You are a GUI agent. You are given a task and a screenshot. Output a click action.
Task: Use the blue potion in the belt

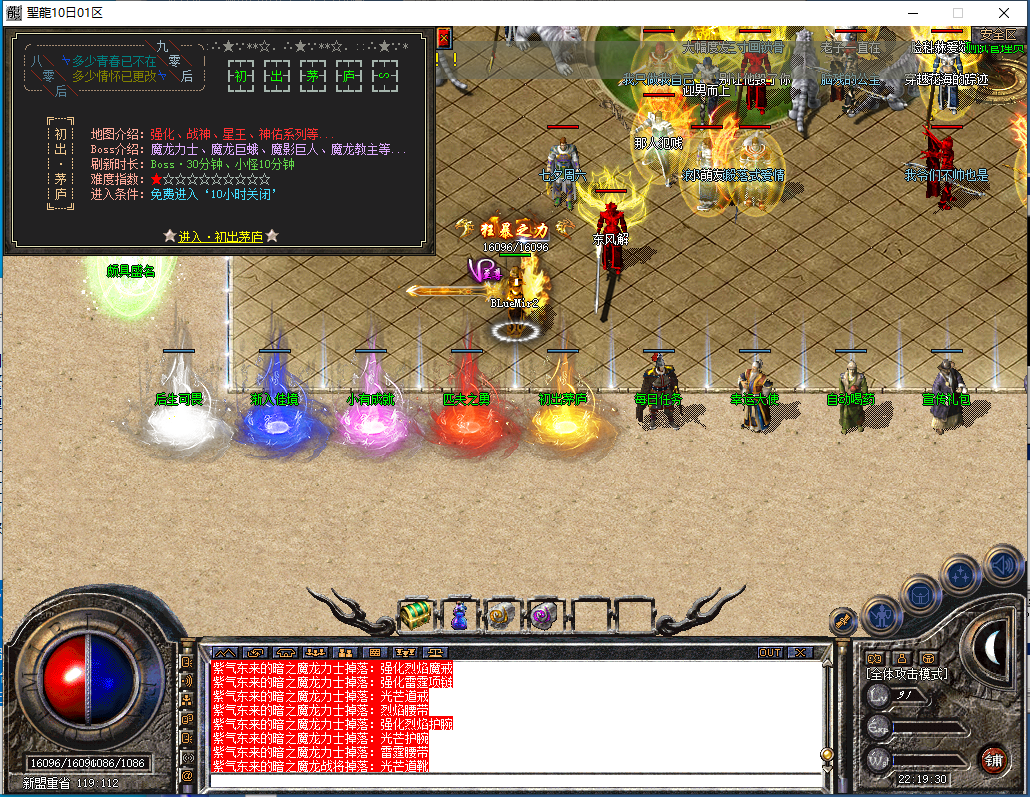click(x=458, y=615)
